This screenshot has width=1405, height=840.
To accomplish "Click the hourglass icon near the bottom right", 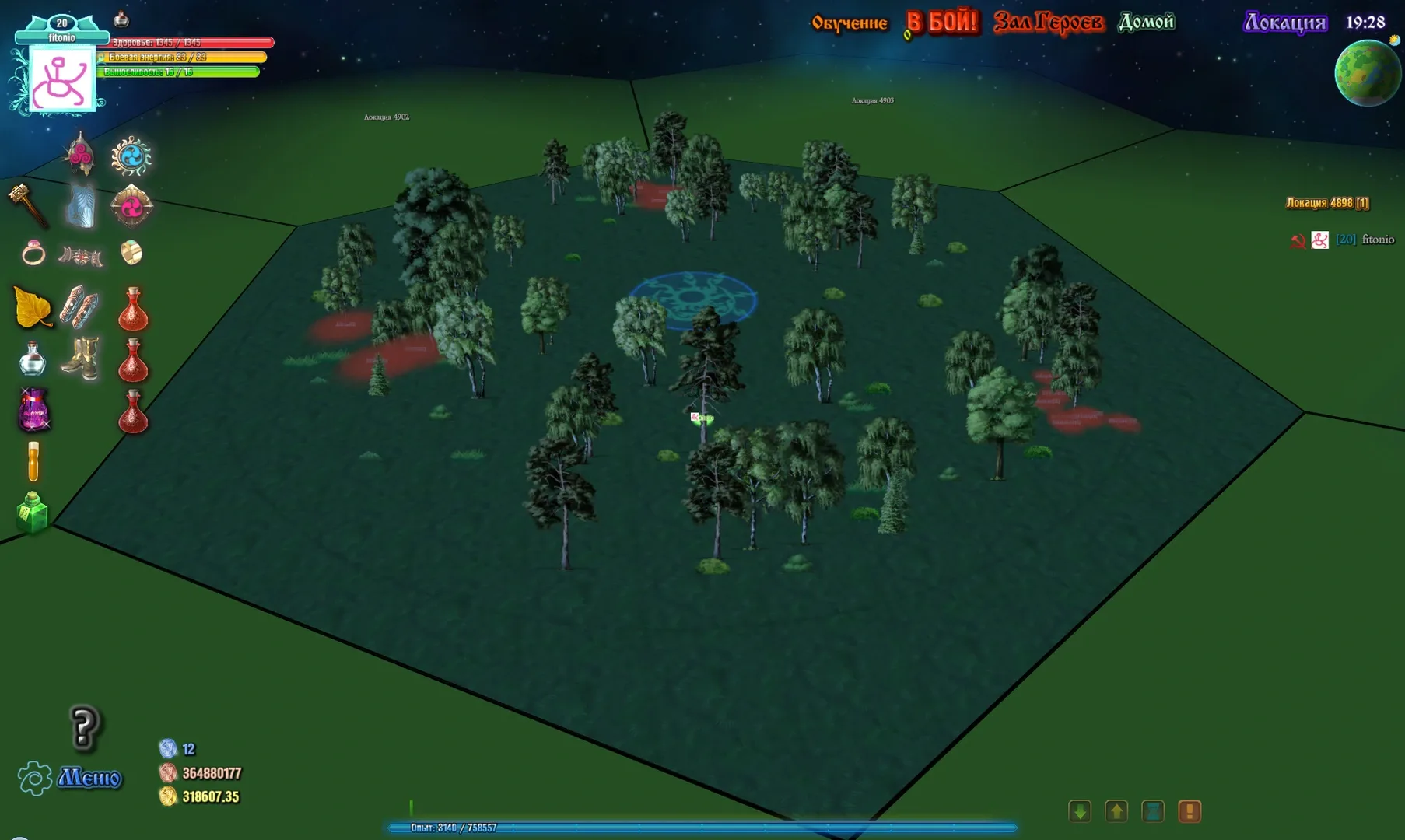I will pyautogui.click(x=1154, y=811).
